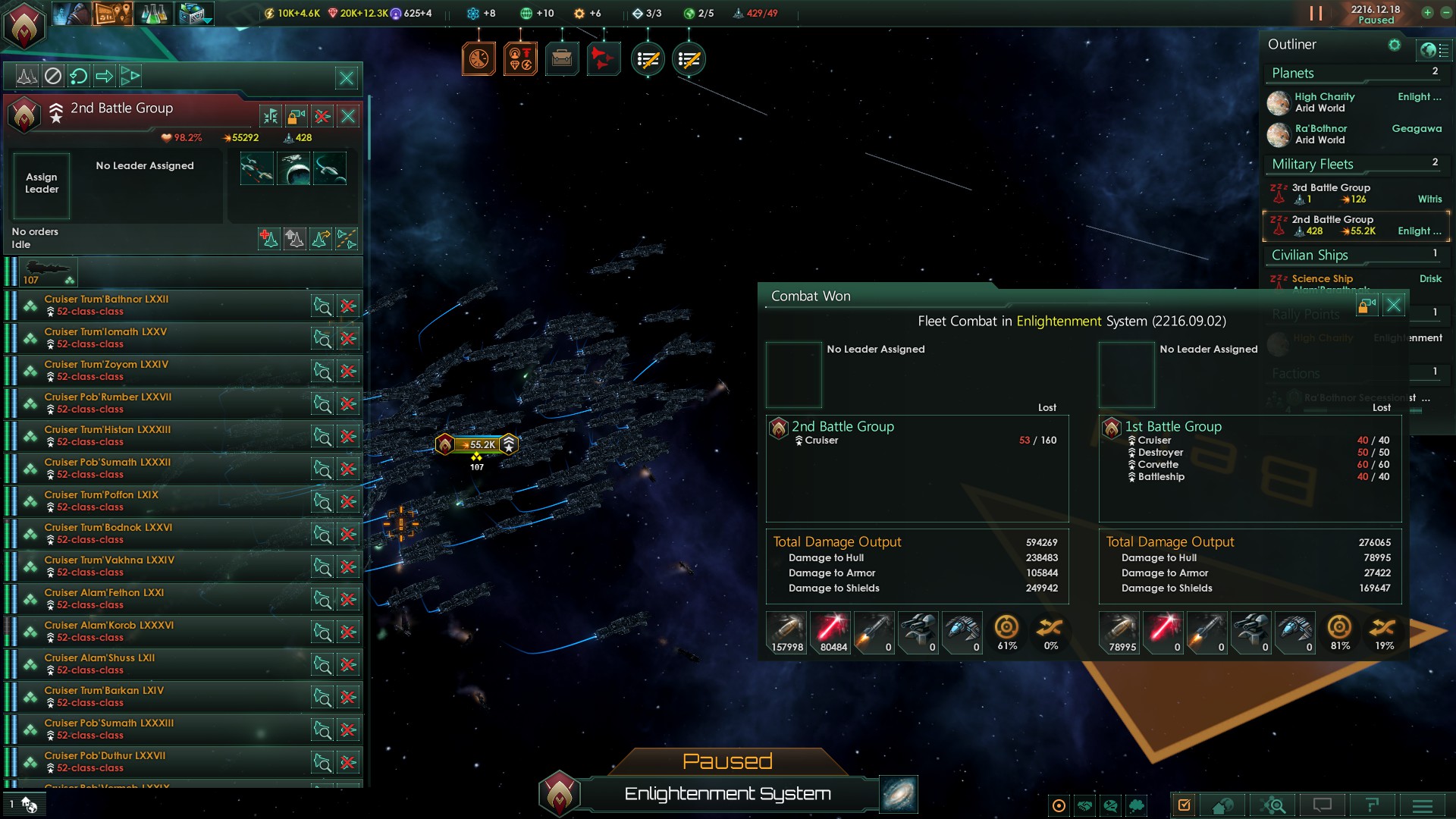Choose Science Ship in Civilian Ships
This screenshot has height=819, width=1456.
(x=1322, y=279)
